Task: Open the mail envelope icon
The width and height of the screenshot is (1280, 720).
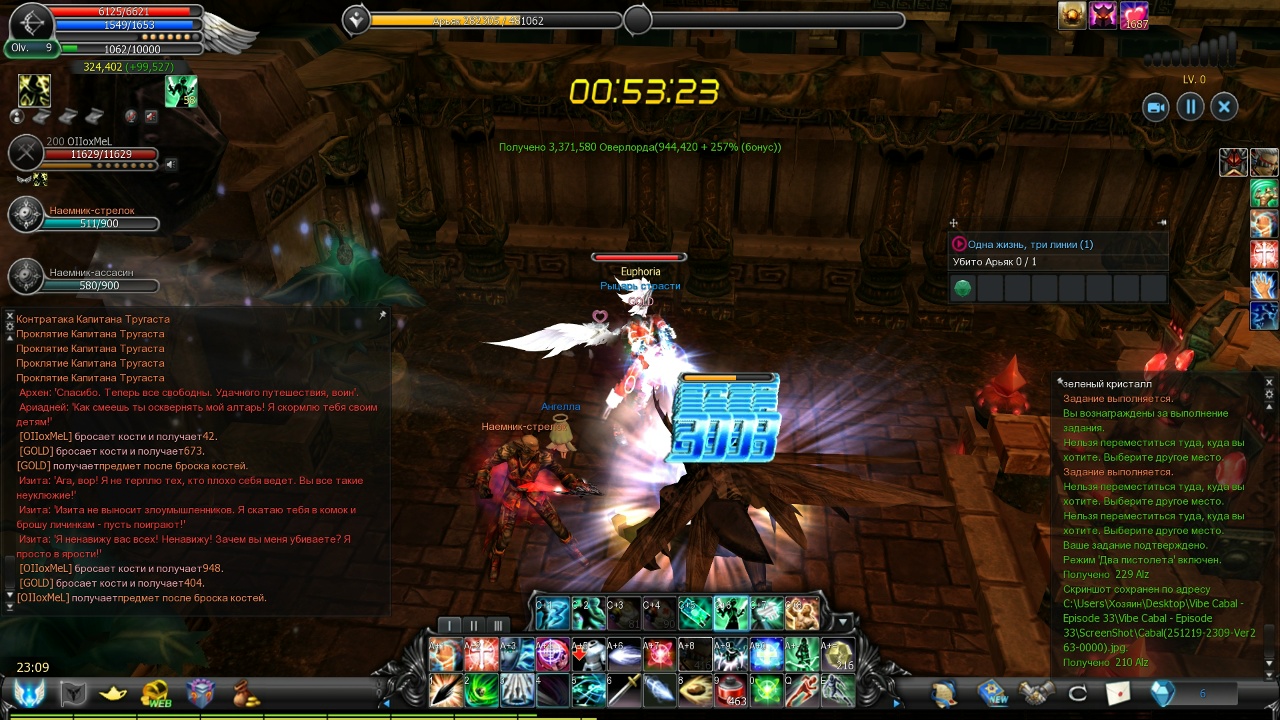Action: pos(1118,693)
